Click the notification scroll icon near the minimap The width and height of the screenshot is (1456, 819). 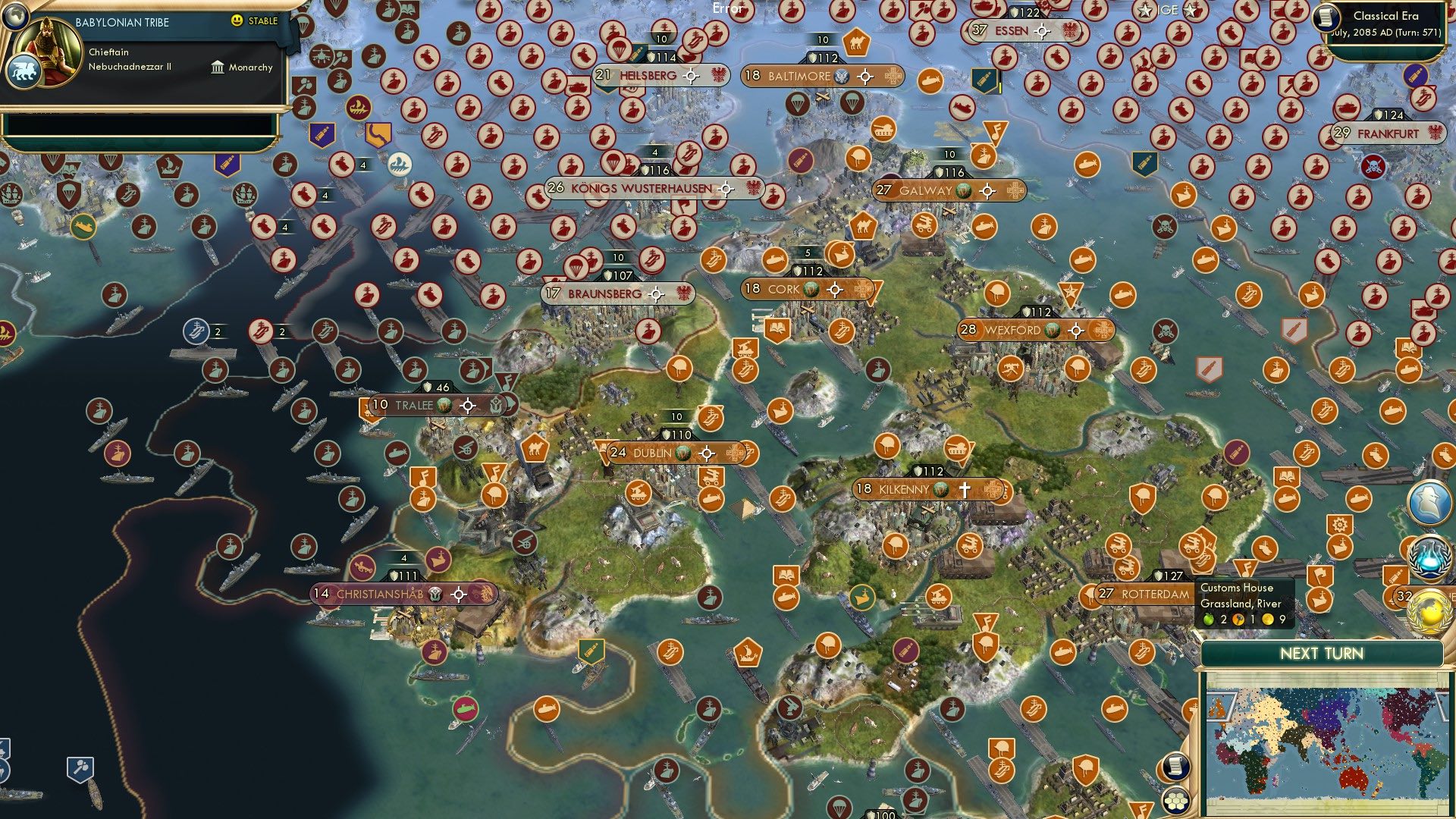click(x=1175, y=767)
